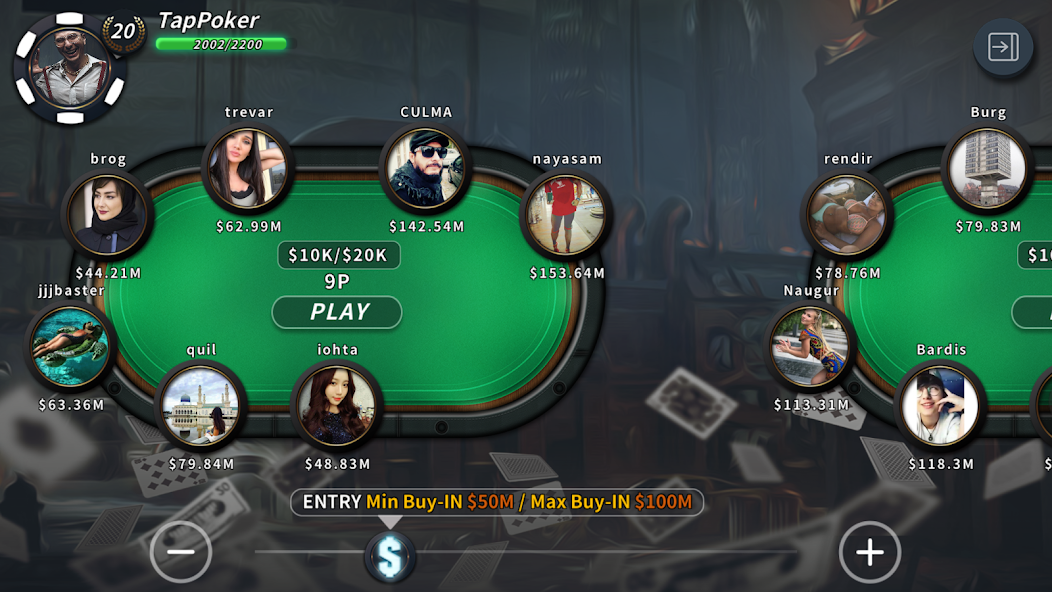View player brog's avatar
Viewport: 1052px width, 592px height.
point(108,212)
